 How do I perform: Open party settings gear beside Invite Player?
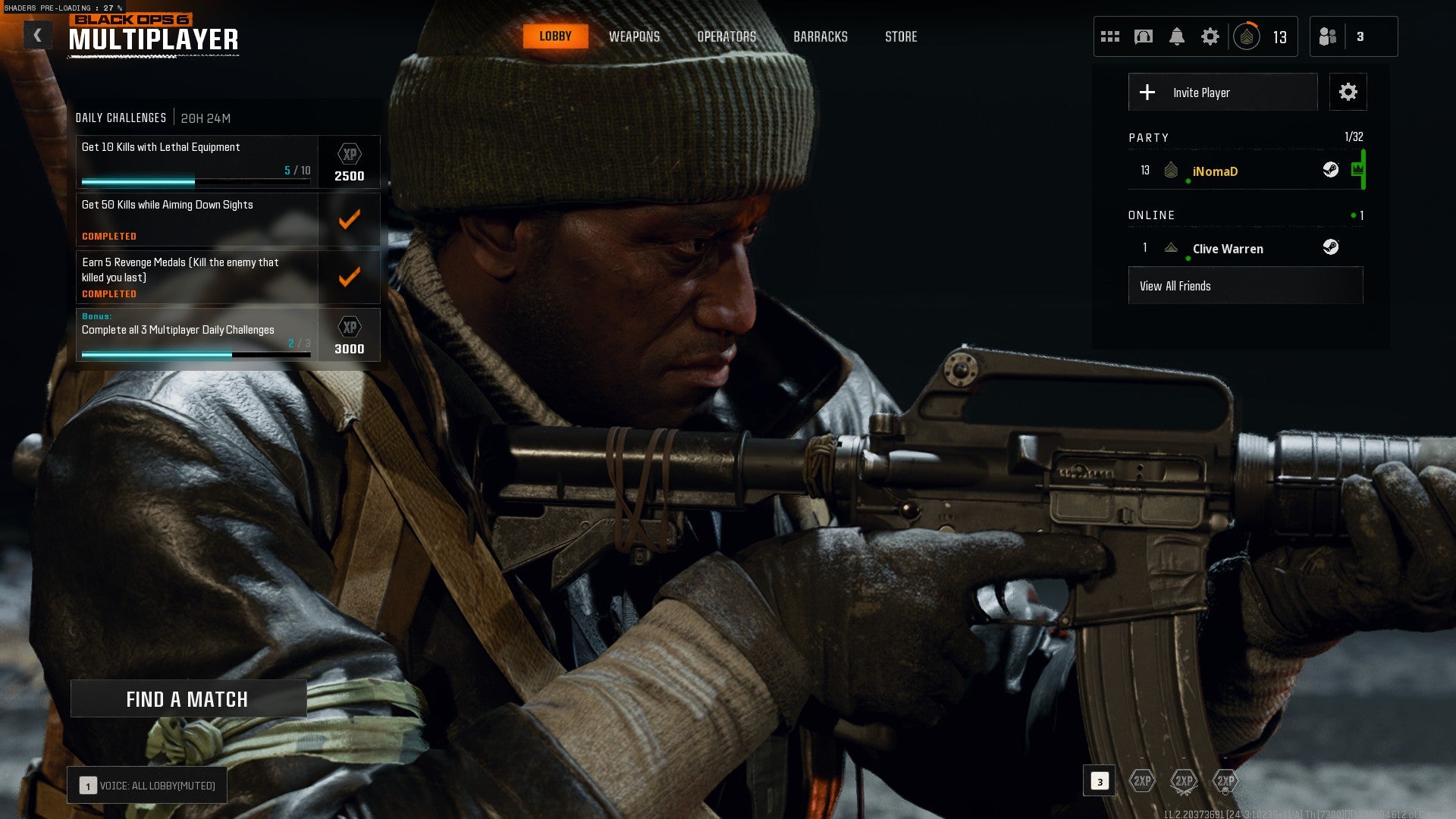tap(1348, 92)
